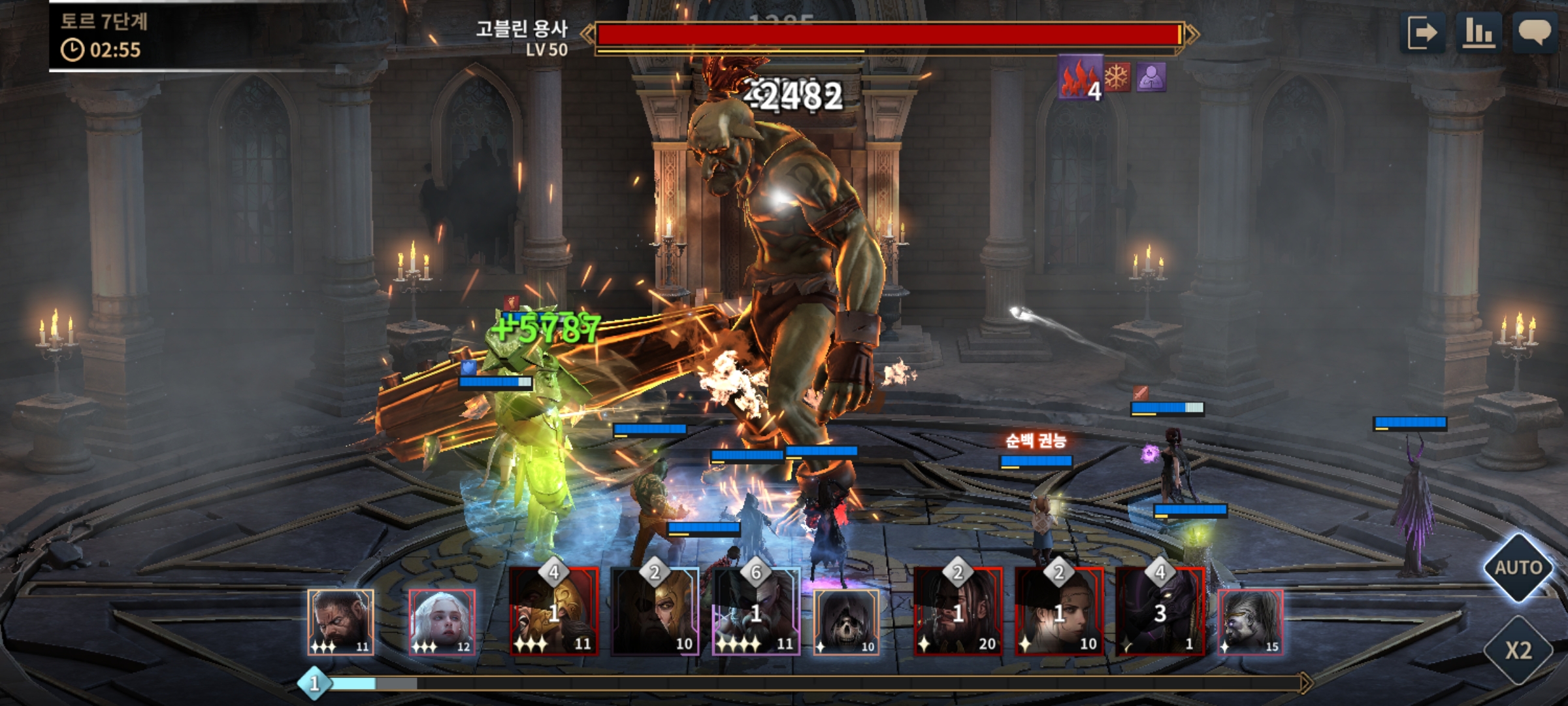Select the purple-eyed hero card numbered 15
This screenshot has width=1568, height=706.
[1250, 622]
